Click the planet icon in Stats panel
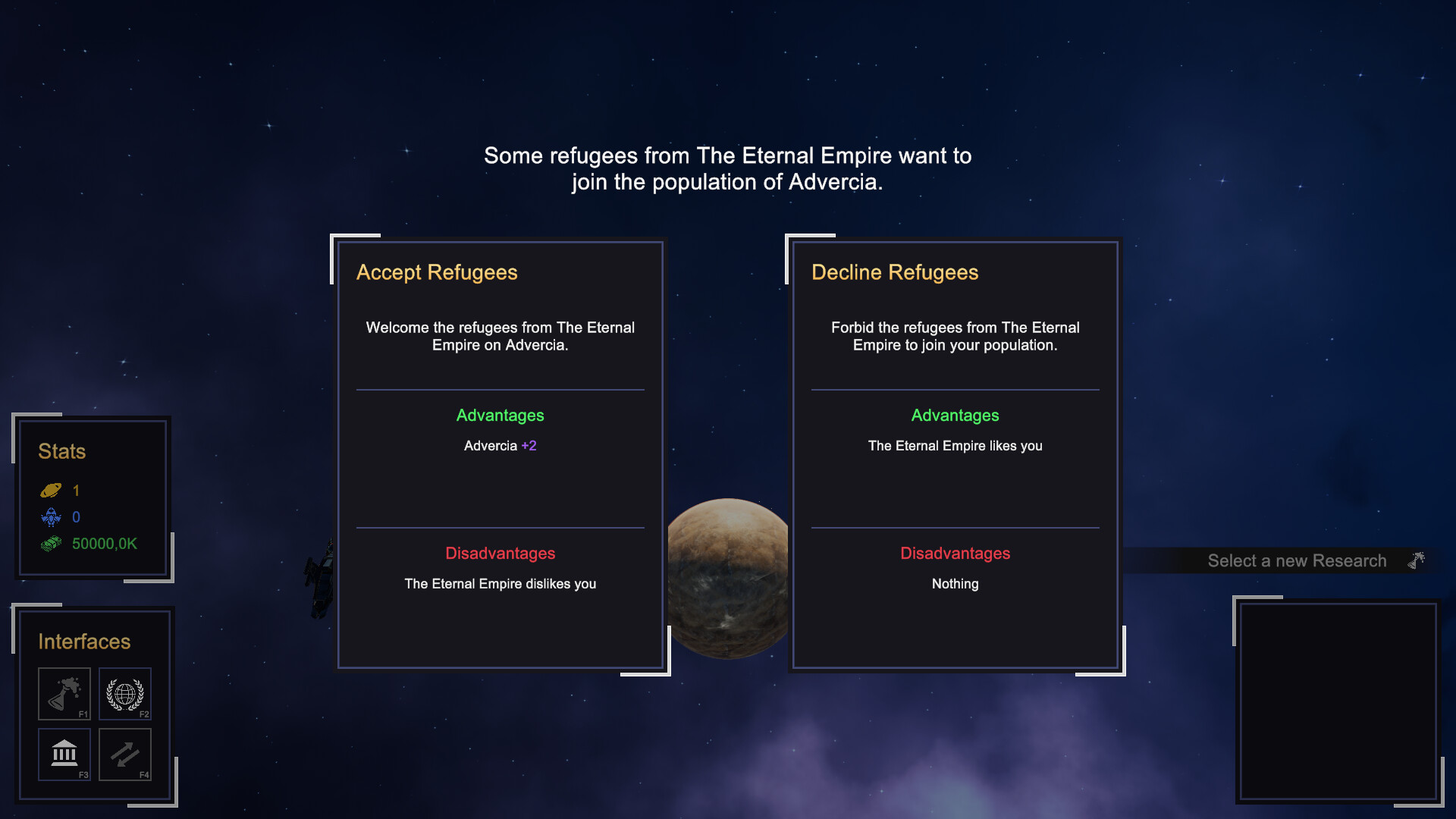Screen dimensions: 1456x819 (51, 490)
